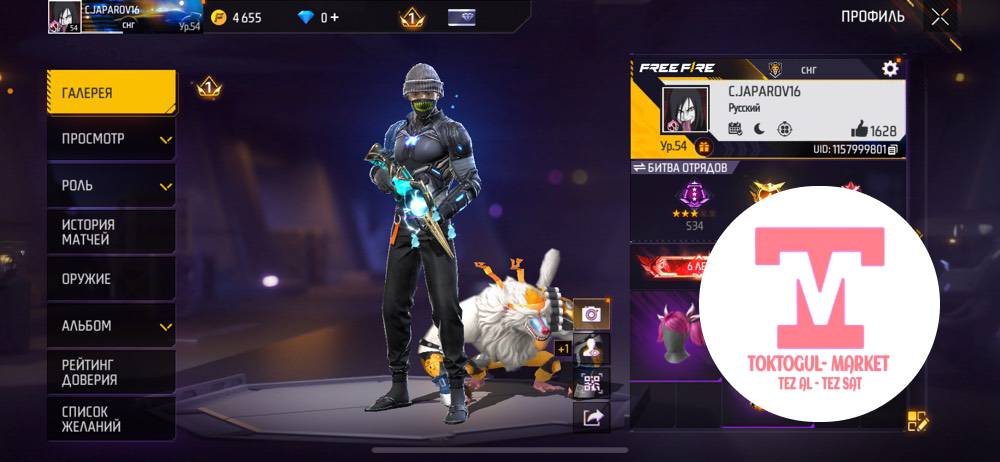Tap the share arrow button
Image resolution: width=1000 pixels, height=462 pixels.
pyautogui.click(x=591, y=418)
